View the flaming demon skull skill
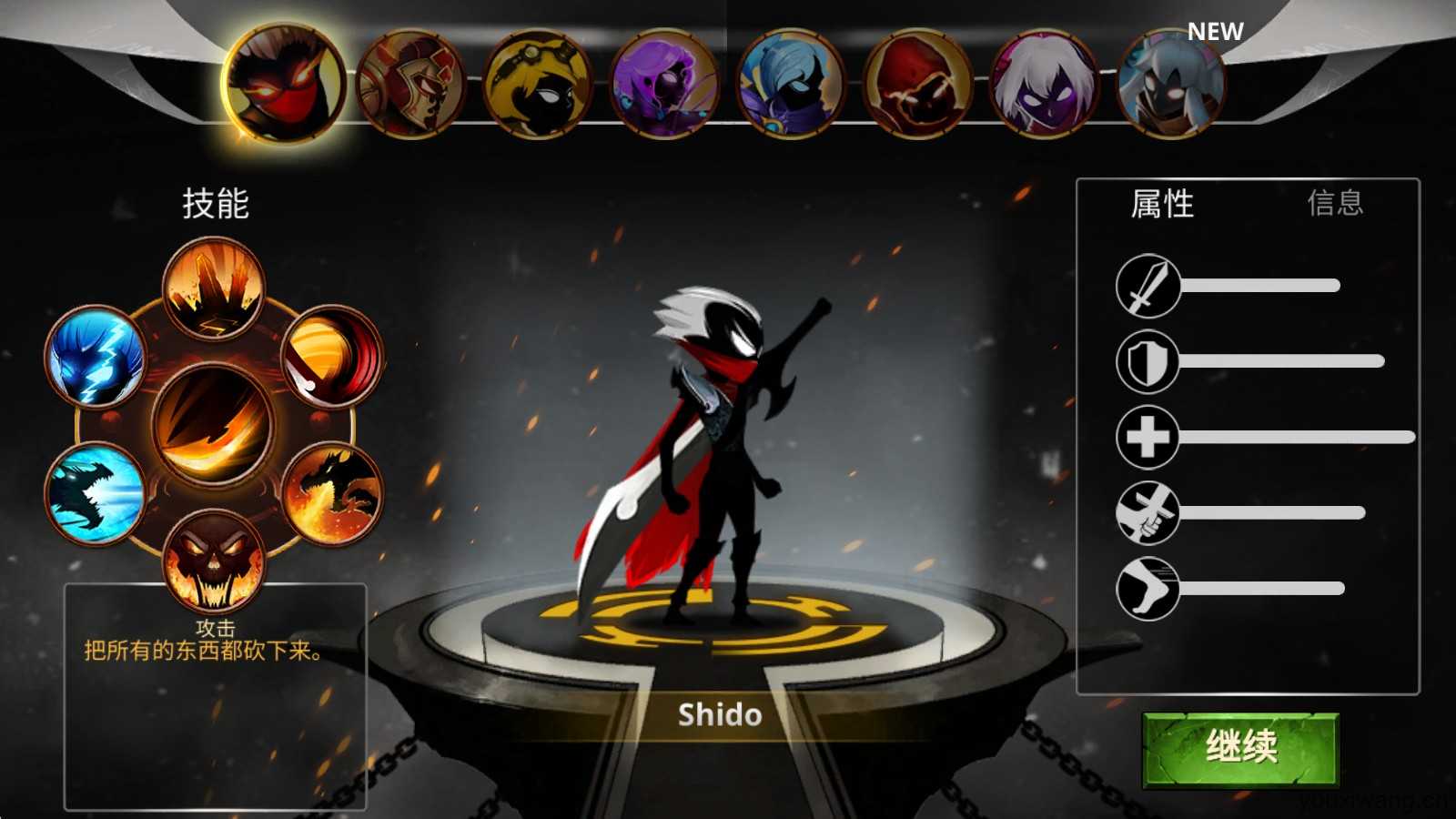The image size is (1456, 819). [x=214, y=558]
